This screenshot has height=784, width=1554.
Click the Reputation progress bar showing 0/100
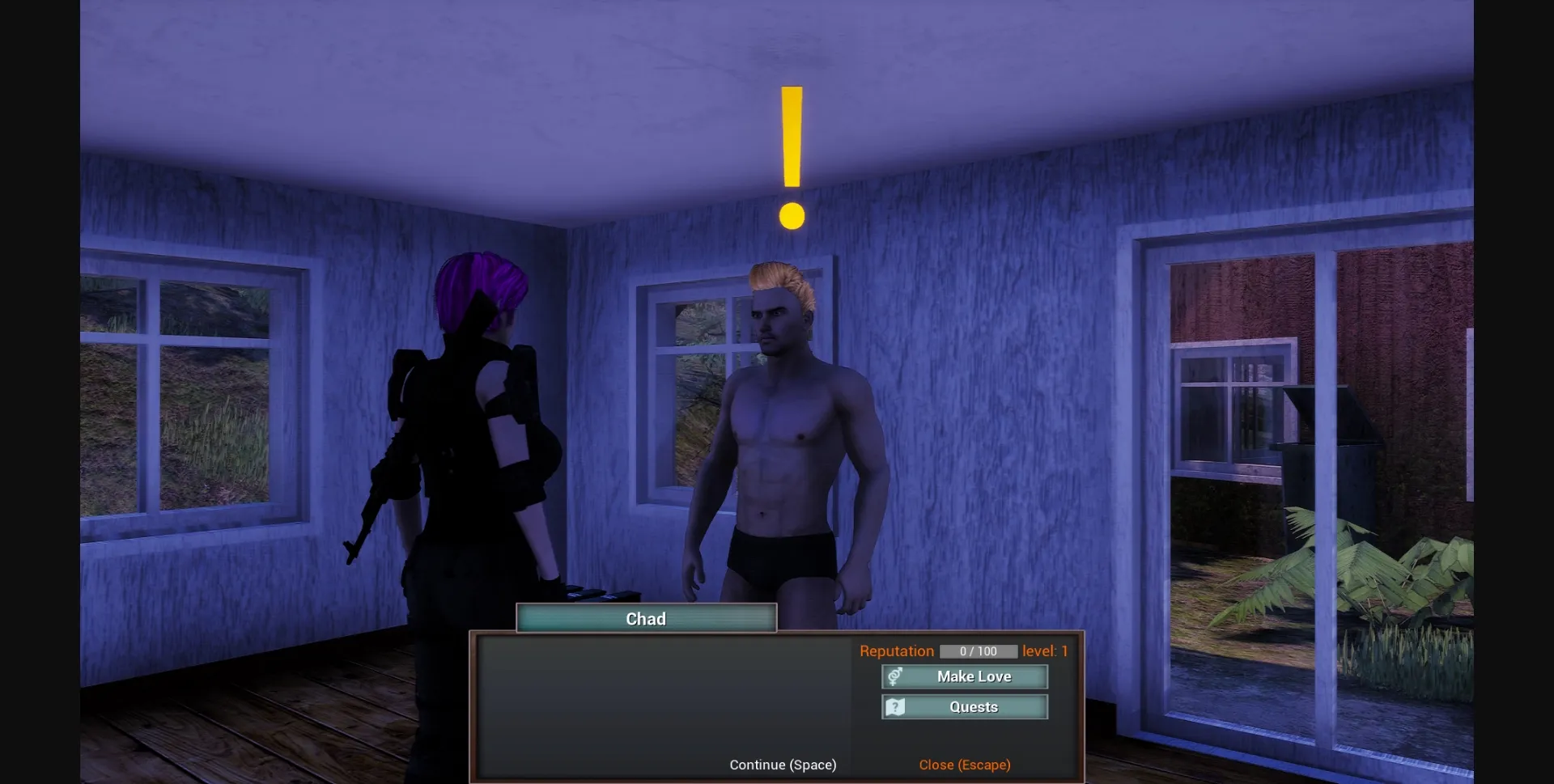[x=978, y=651]
